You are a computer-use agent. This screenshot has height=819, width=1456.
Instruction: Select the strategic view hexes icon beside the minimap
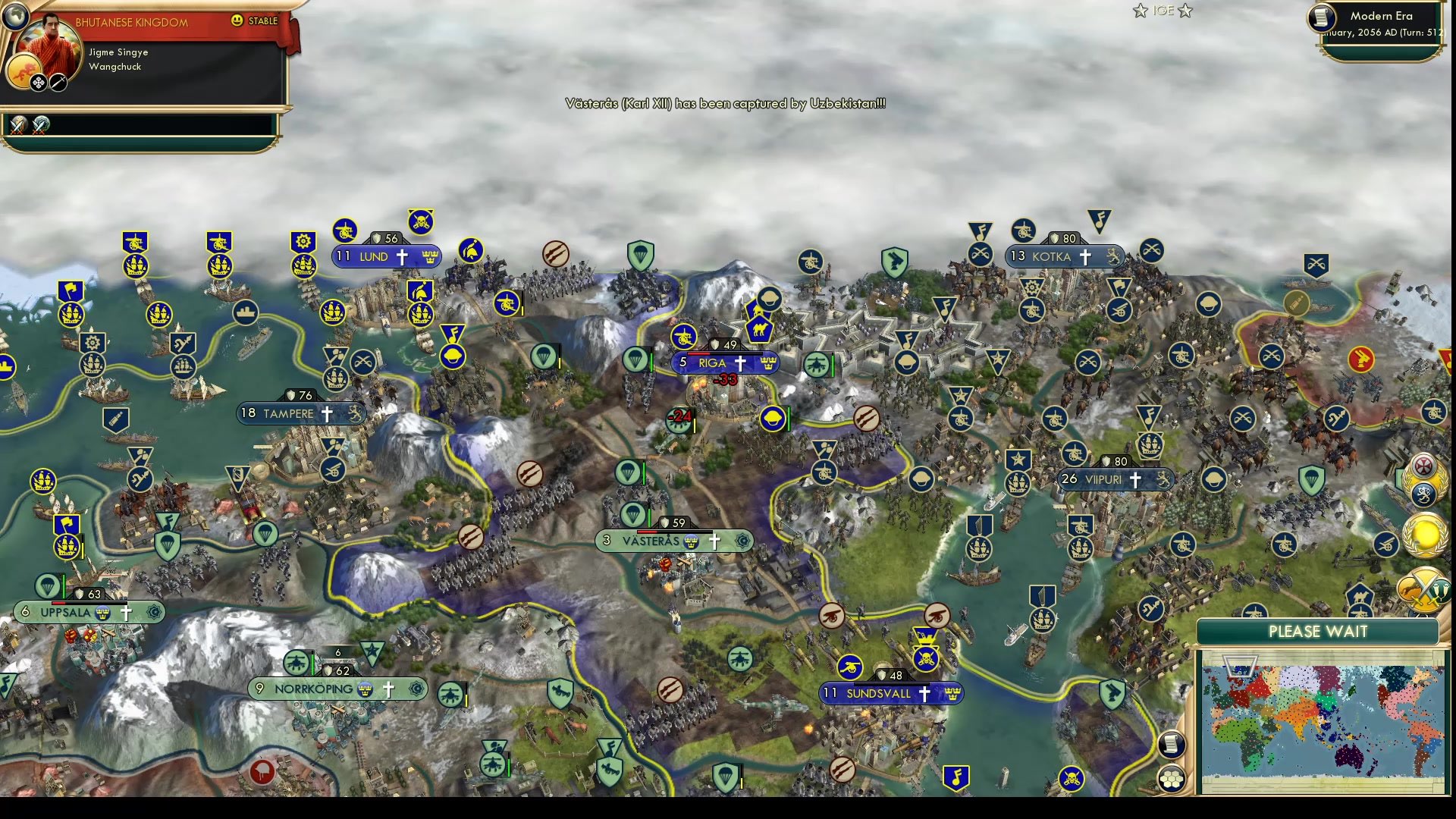tap(1171, 778)
